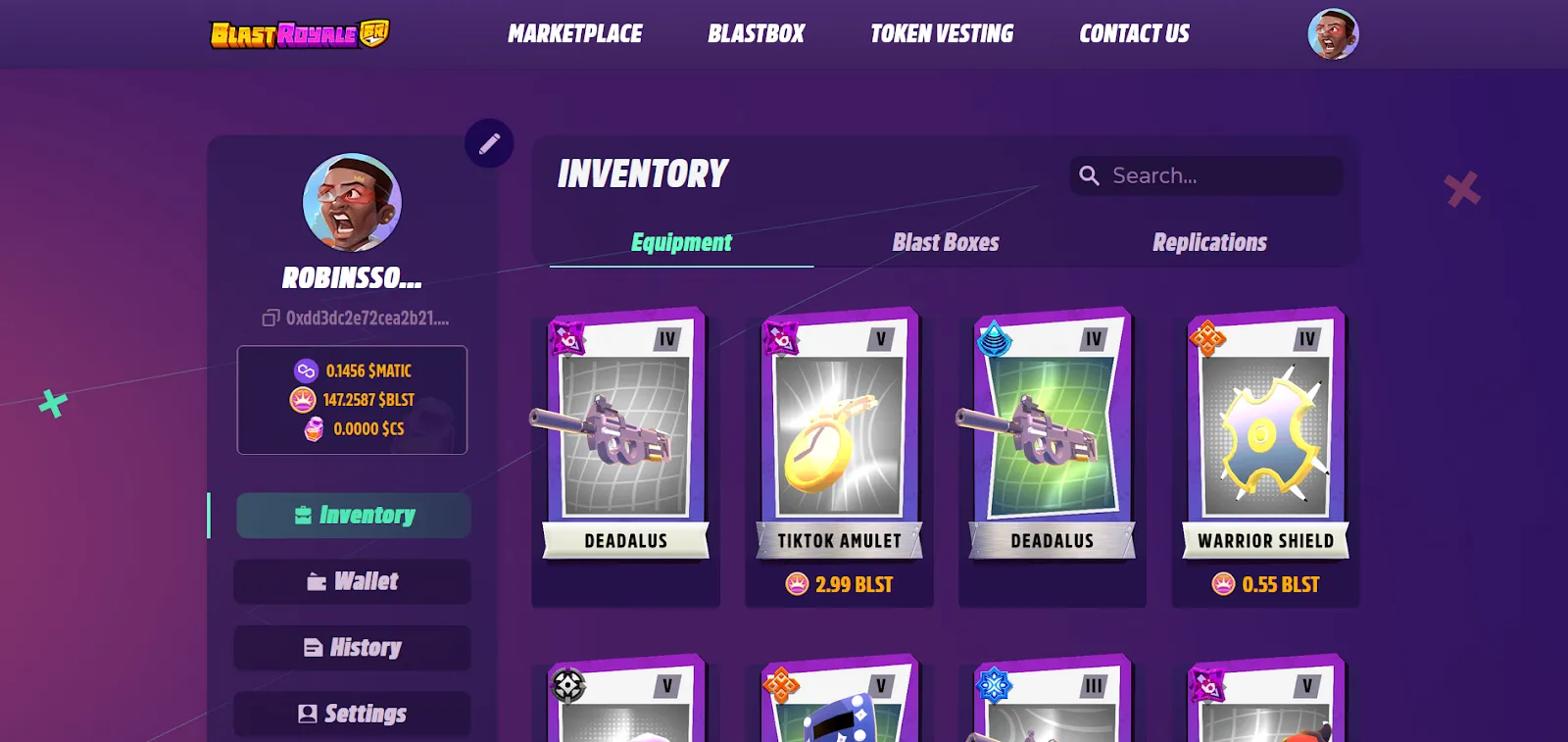This screenshot has height=742, width=1568.
Task: Click the search magnifier icon
Action: click(1089, 175)
